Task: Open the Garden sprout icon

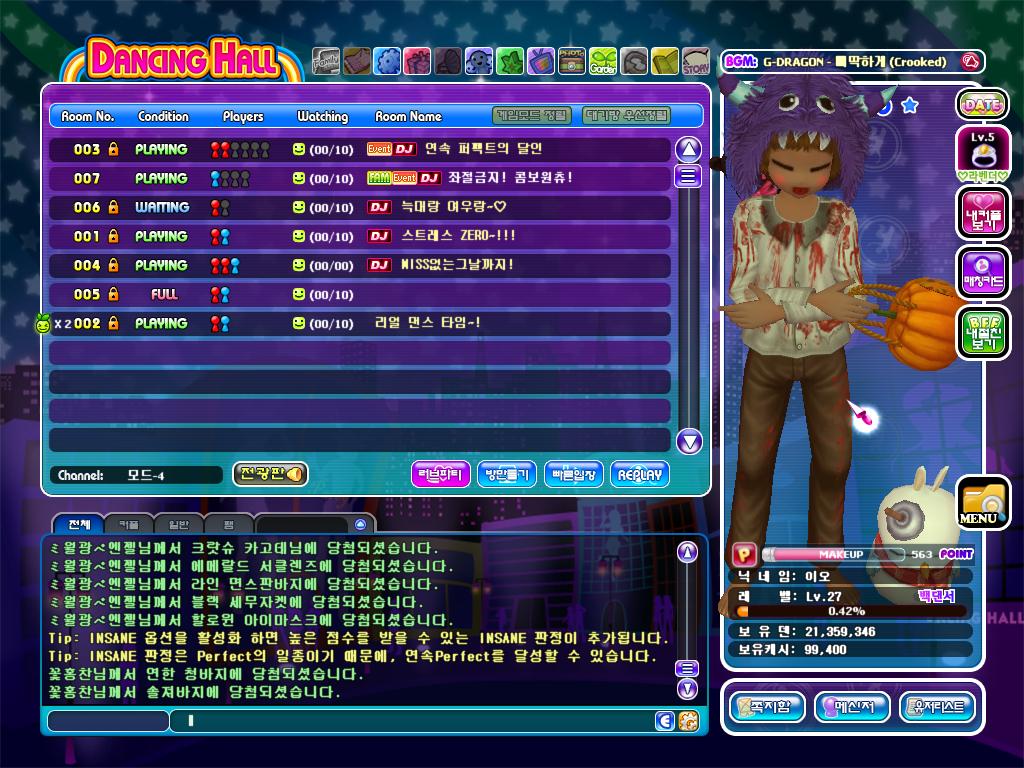Action: [x=603, y=62]
